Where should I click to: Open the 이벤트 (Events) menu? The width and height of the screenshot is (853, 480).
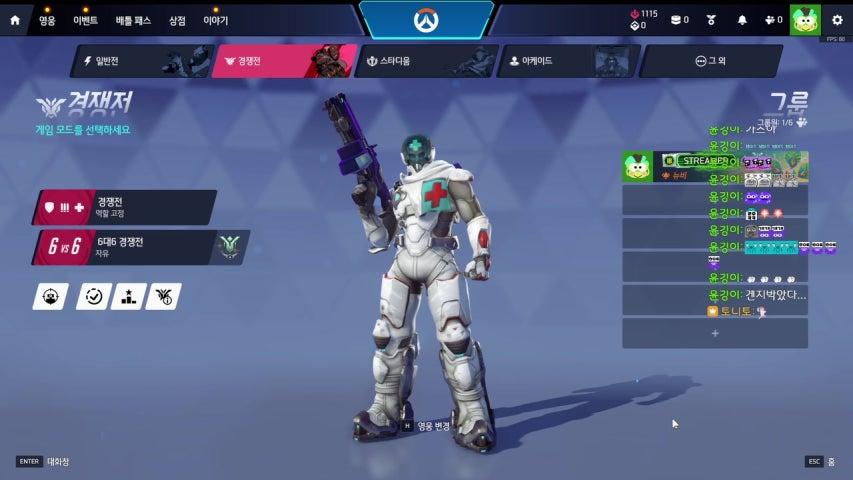(85, 19)
